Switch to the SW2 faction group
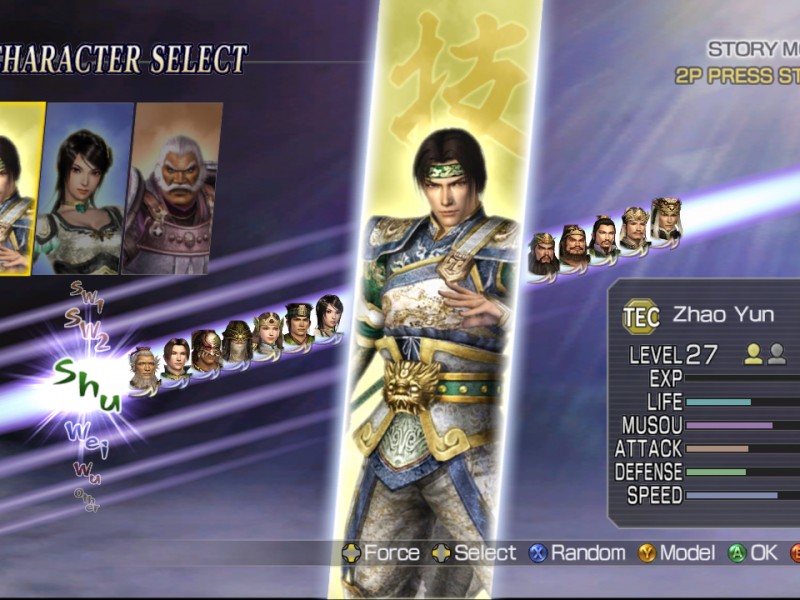 point(86,321)
